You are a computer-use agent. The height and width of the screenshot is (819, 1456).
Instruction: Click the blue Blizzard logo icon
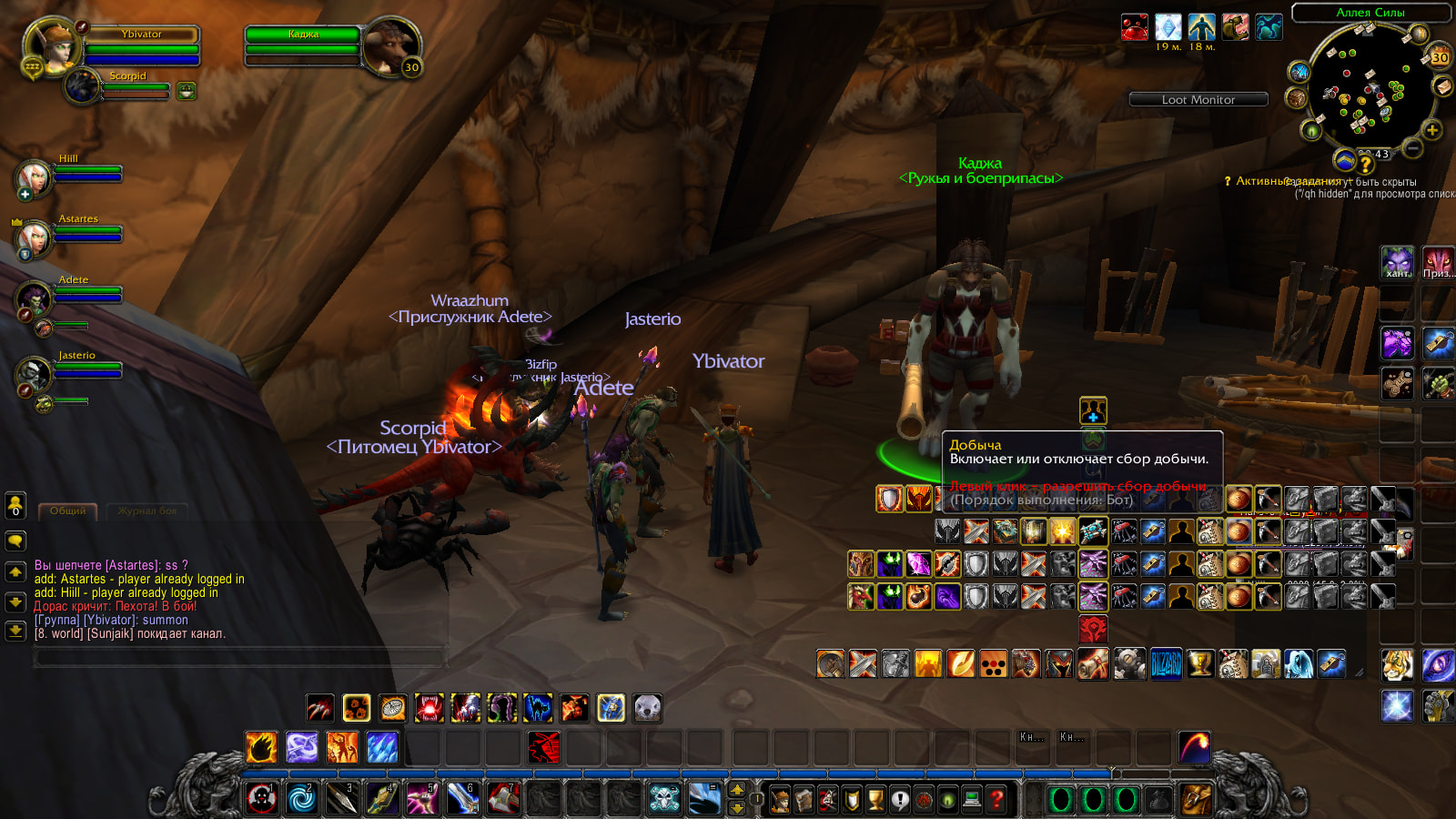coord(1166,663)
